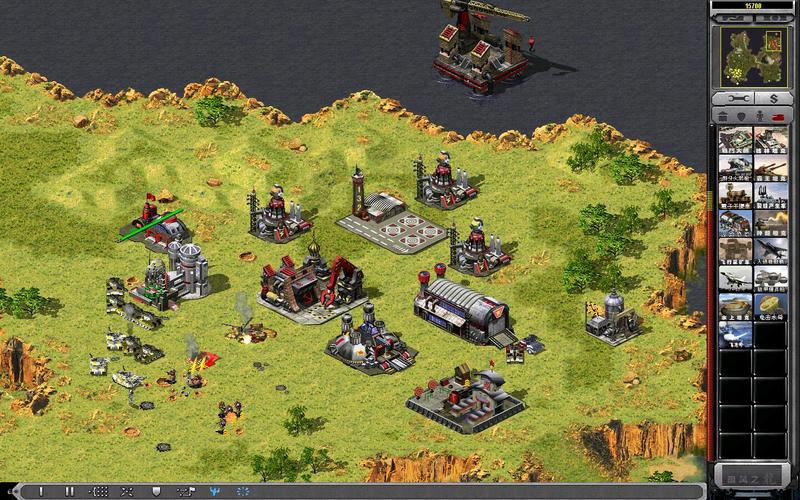Click the dotted-grid type select icon

click(x=100, y=492)
